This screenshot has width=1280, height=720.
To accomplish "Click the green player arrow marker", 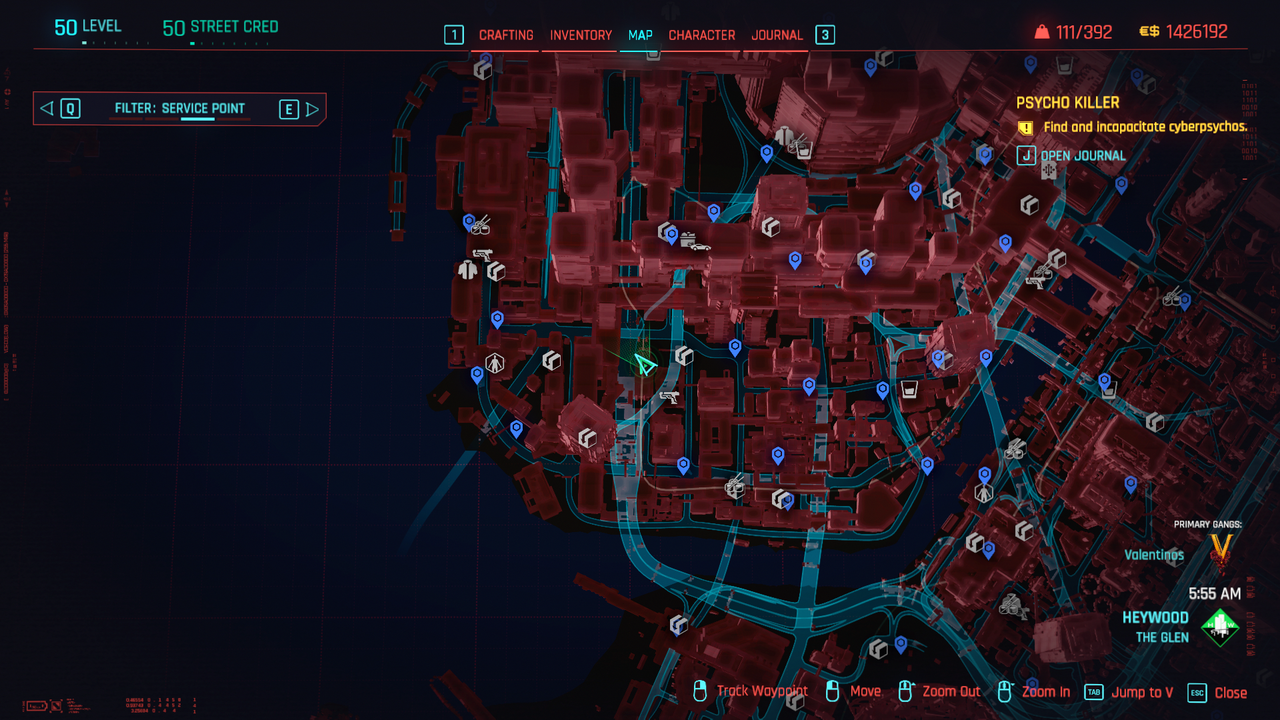I will 645,365.
